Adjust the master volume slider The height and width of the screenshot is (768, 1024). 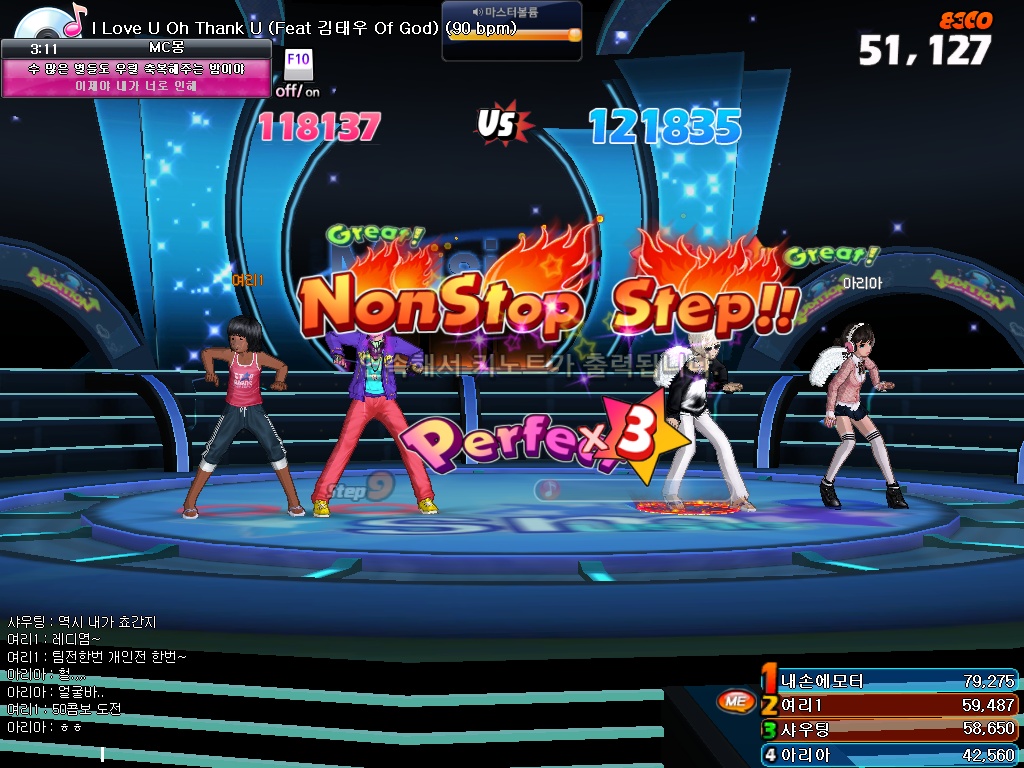pos(573,34)
